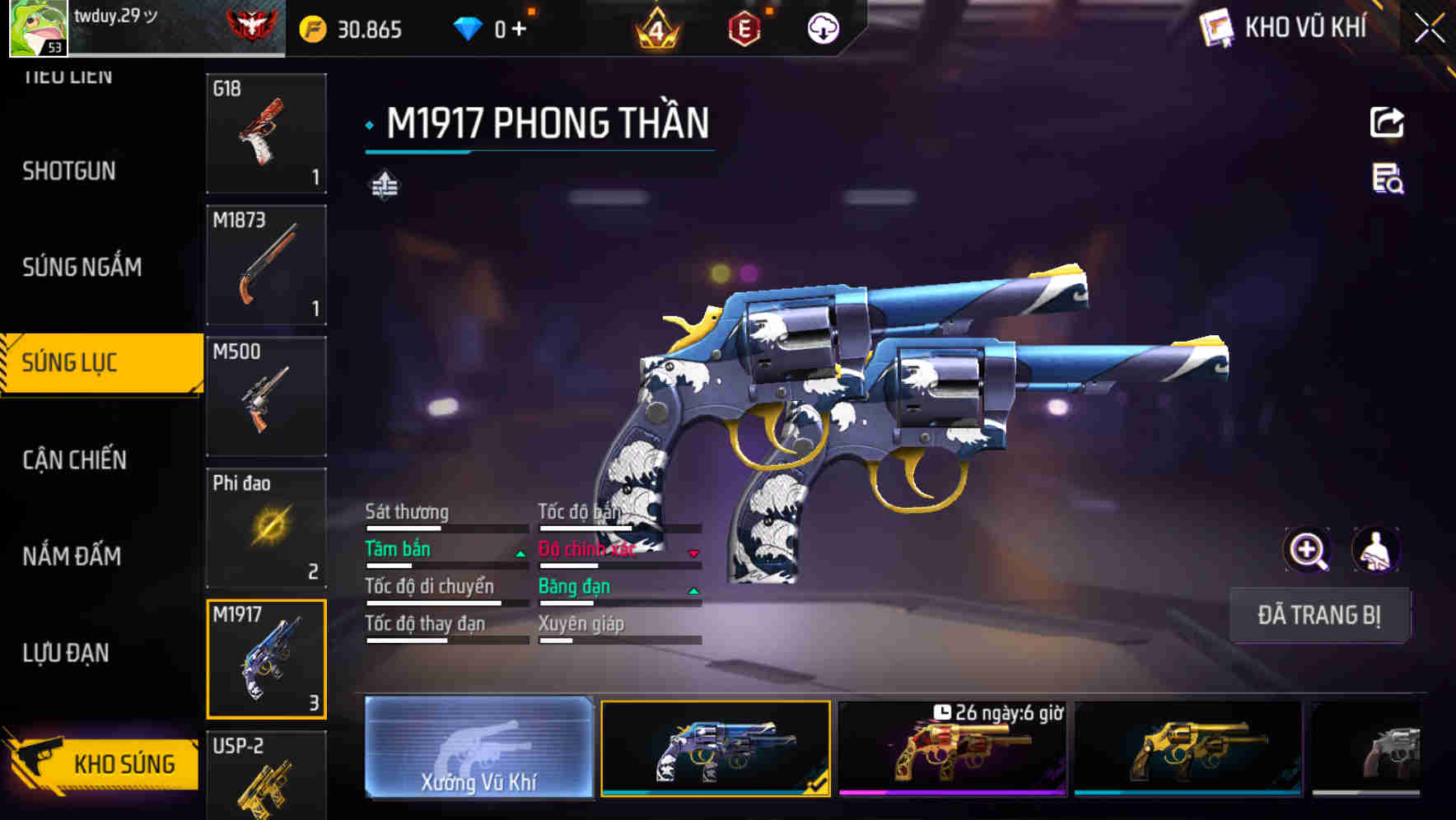Share the M1917 Phong Thần skin

click(x=1387, y=123)
